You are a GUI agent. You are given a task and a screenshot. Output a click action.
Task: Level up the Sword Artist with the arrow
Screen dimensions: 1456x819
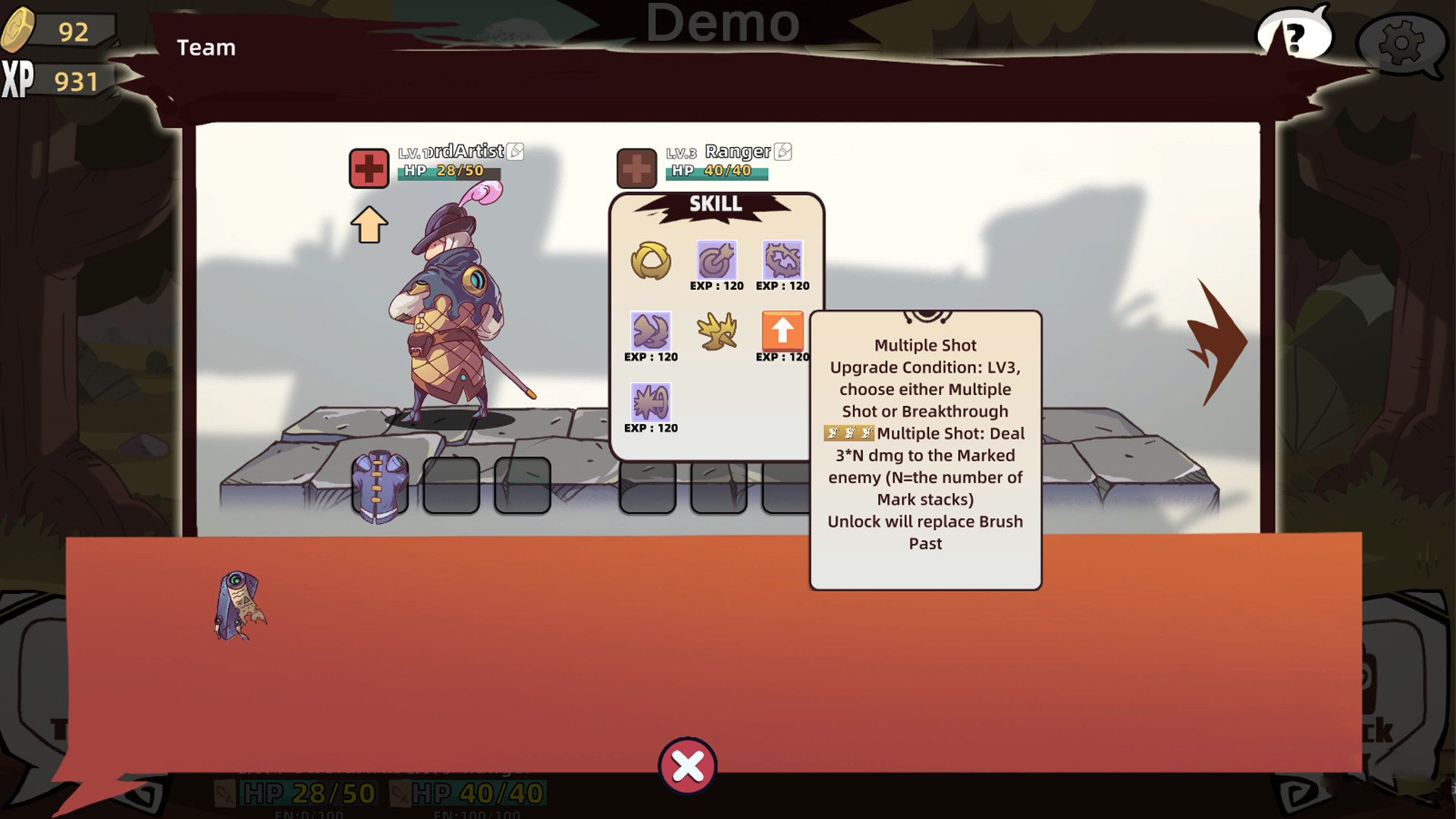click(369, 225)
